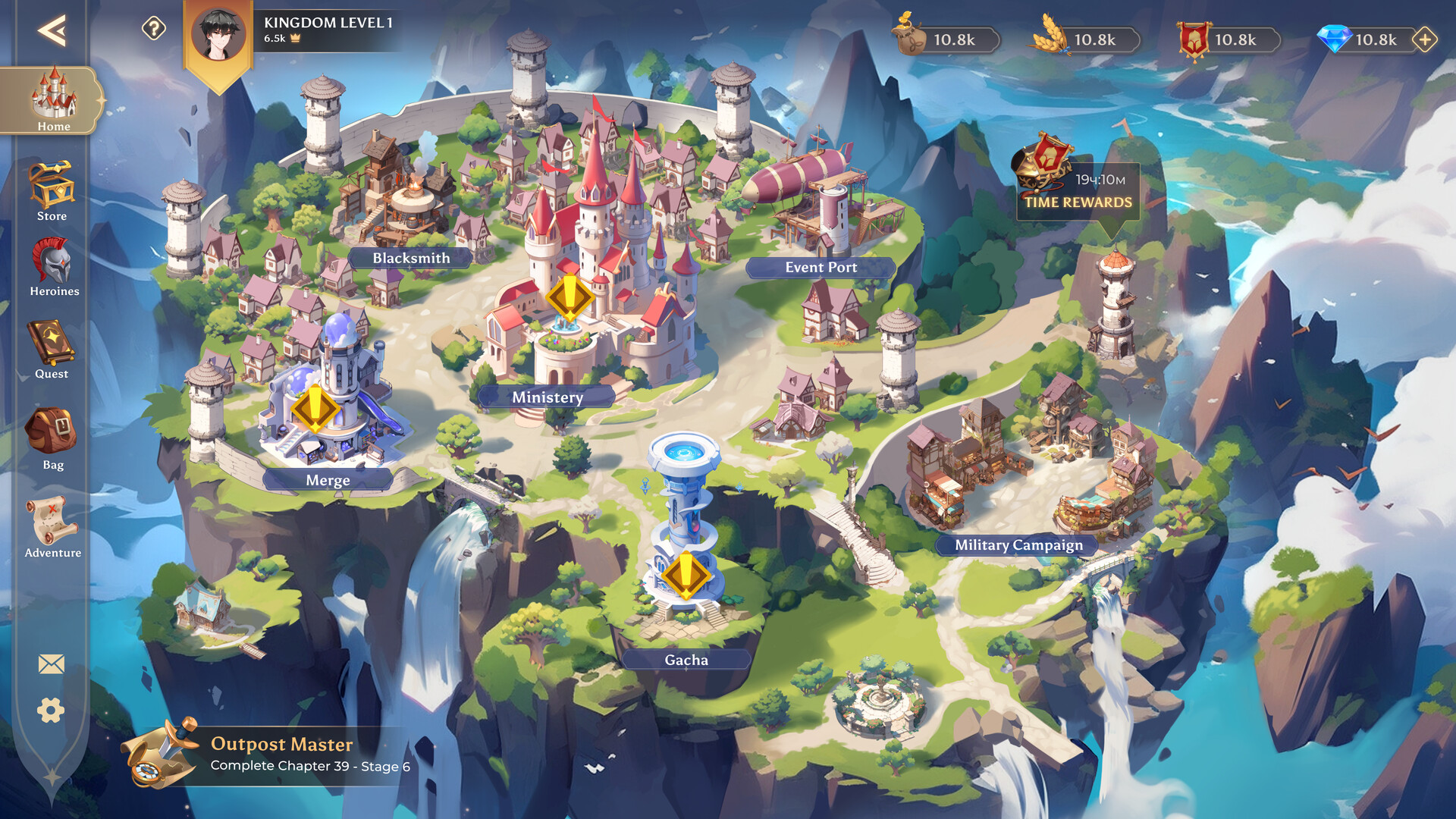This screenshot has height=819, width=1456.
Task: Open the Bag inventory
Action: [x=52, y=439]
